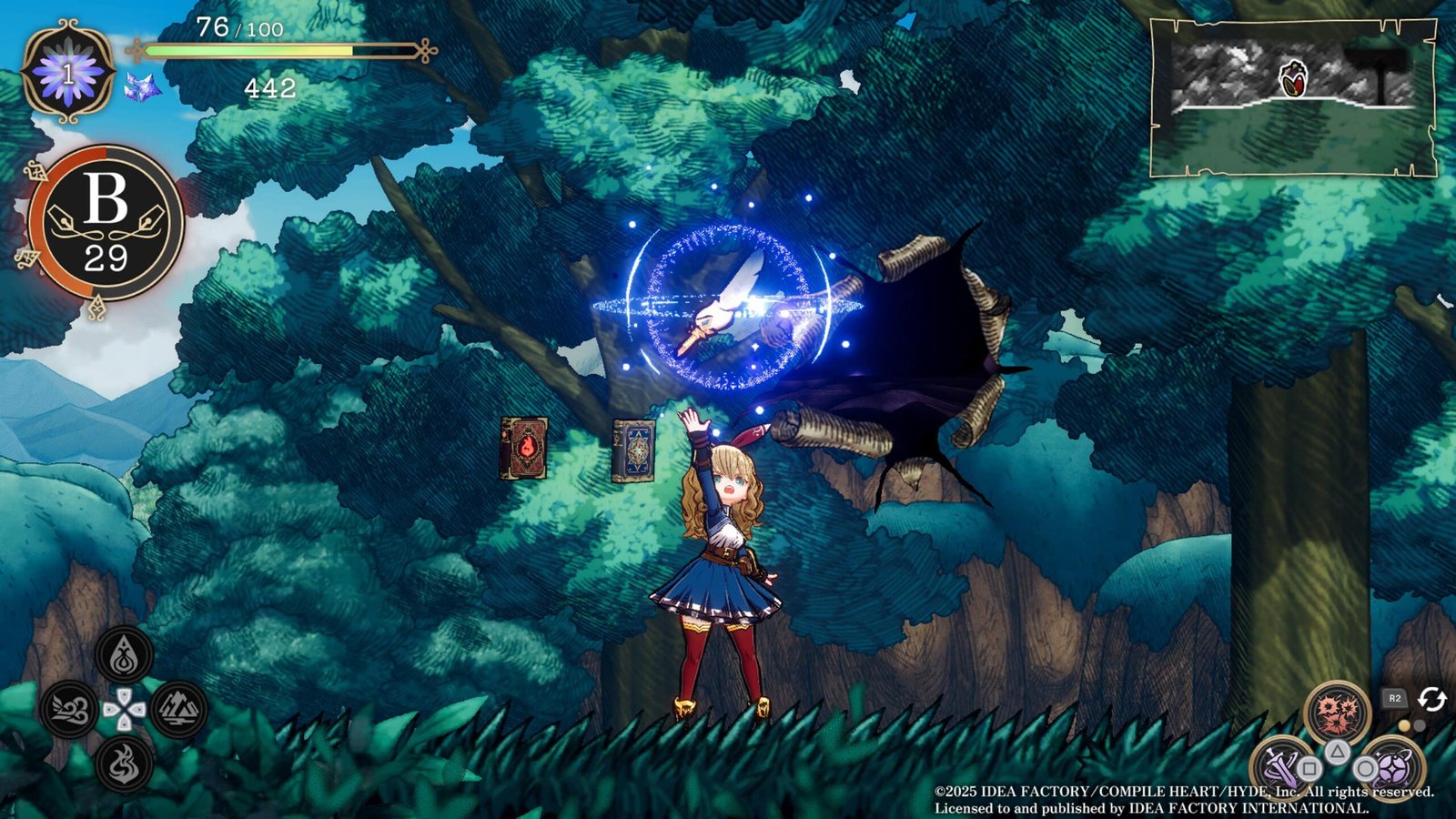The height and width of the screenshot is (819, 1456).
Task: Choose the wind swirl element icon
Action: tap(69, 710)
